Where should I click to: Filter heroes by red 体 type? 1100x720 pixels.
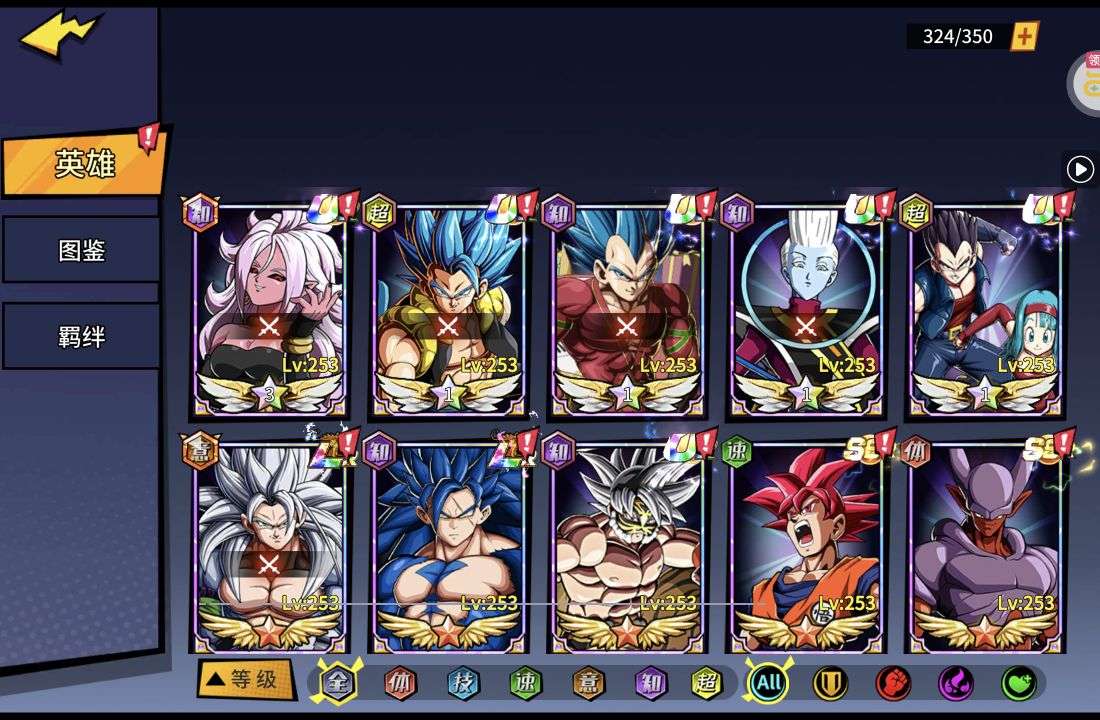coord(401,683)
